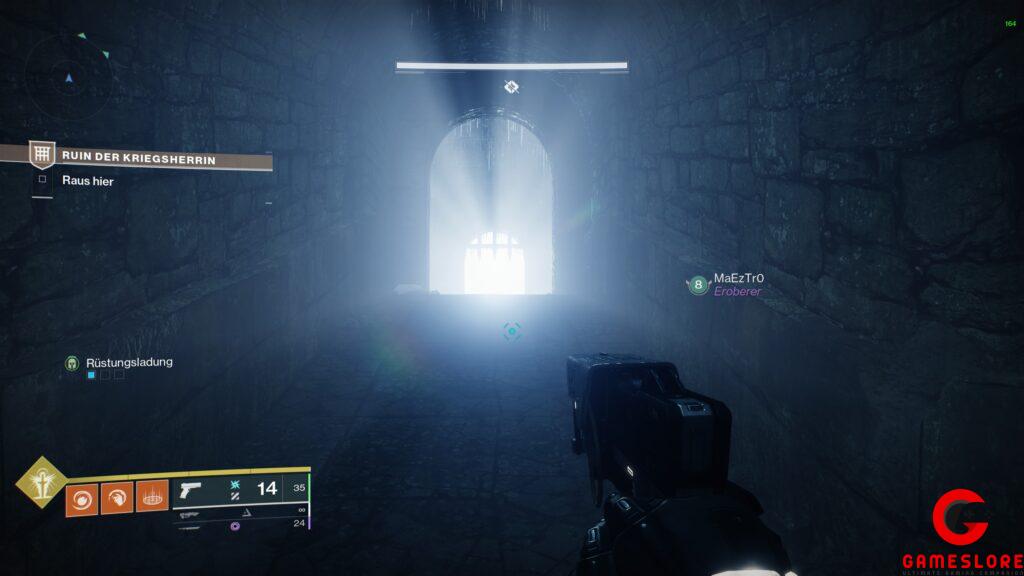Image resolution: width=1024 pixels, height=576 pixels.
Task: Use the swirling grenade ability icon
Action: pyautogui.click(x=81, y=495)
